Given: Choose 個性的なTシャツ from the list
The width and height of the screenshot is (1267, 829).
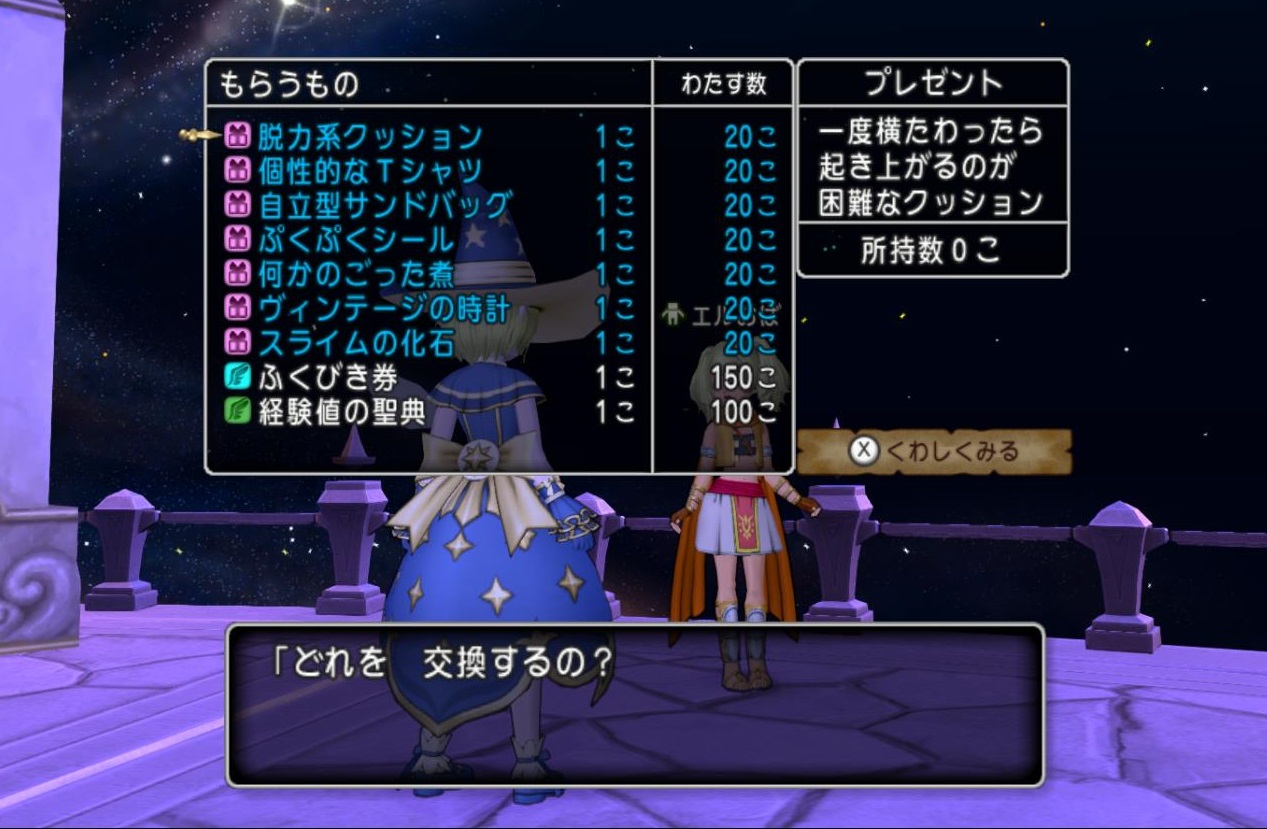Looking at the screenshot, I should click(370, 171).
